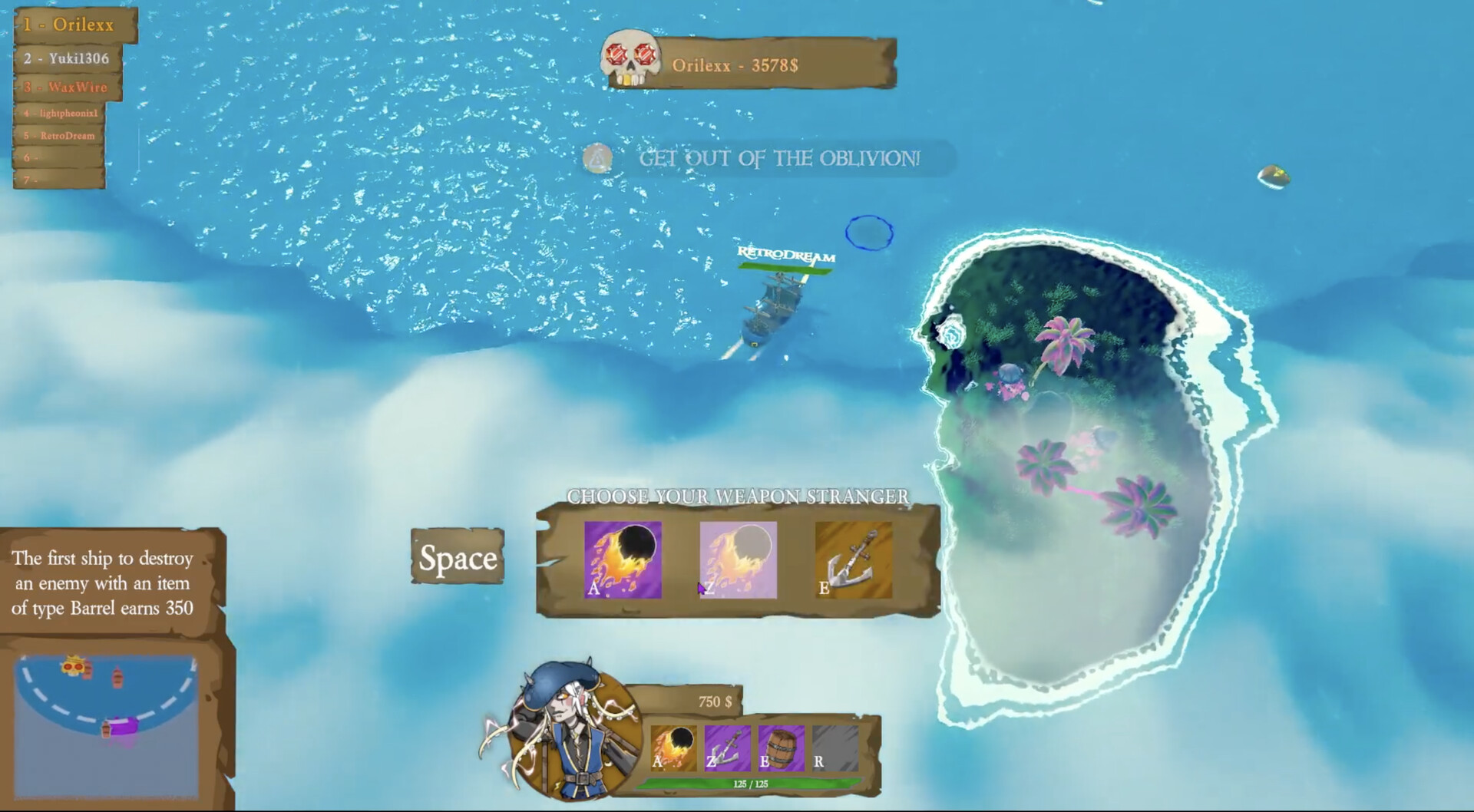Select the fireball item in hotbar slot A
Image resolution: width=1474 pixels, height=812 pixels.
coord(673,750)
